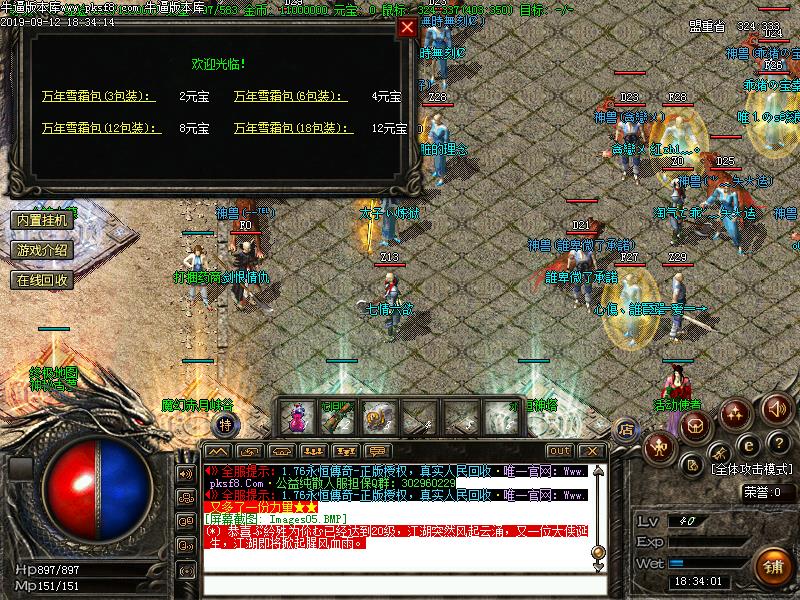Screen dimensions: 800x600
Task: Show the 游戏介绍 game introduction
Action: [x=42, y=250]
